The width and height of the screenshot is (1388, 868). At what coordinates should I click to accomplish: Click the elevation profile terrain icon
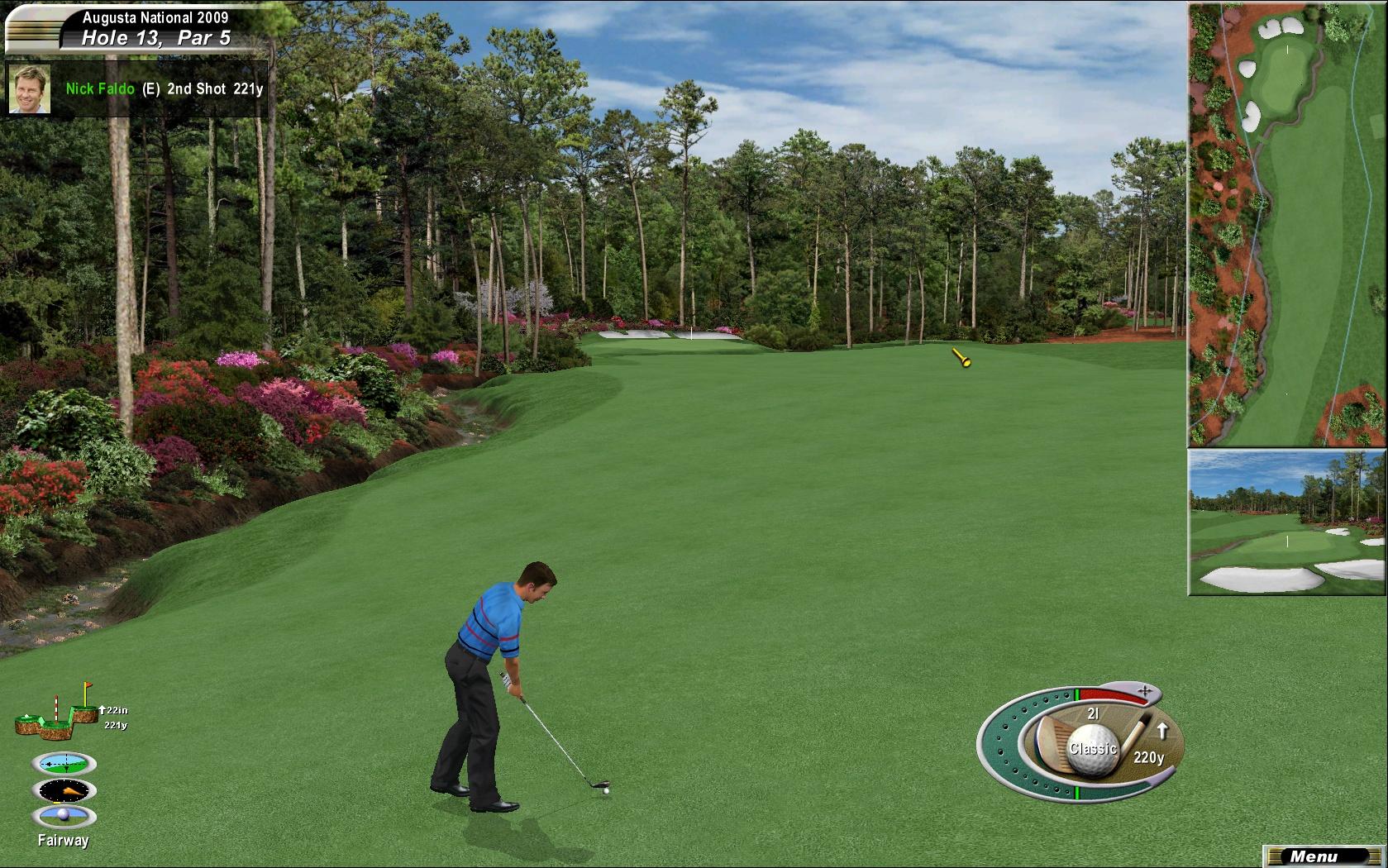tap(56, 714)
